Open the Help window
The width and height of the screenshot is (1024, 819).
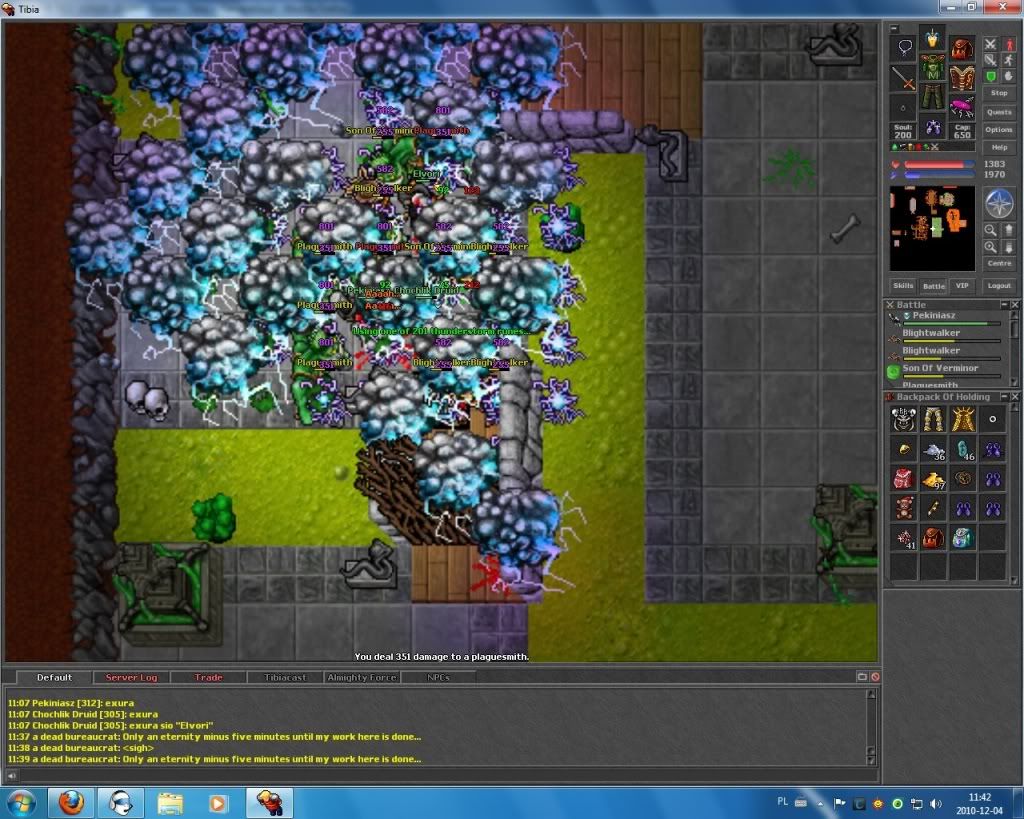coord(998,147)
